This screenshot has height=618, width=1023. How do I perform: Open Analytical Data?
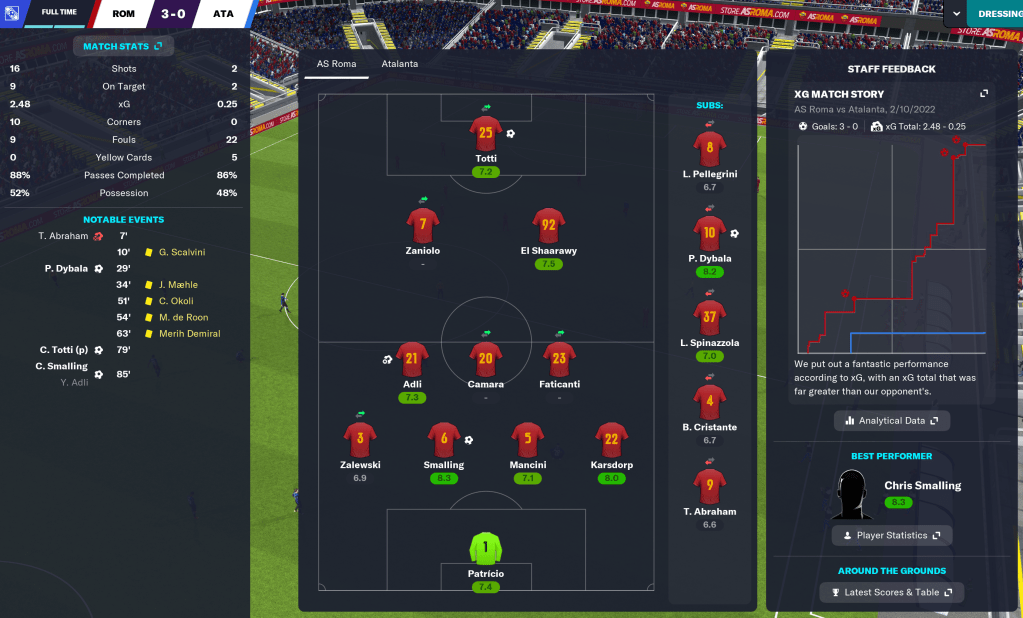click(x=891, y=421)
